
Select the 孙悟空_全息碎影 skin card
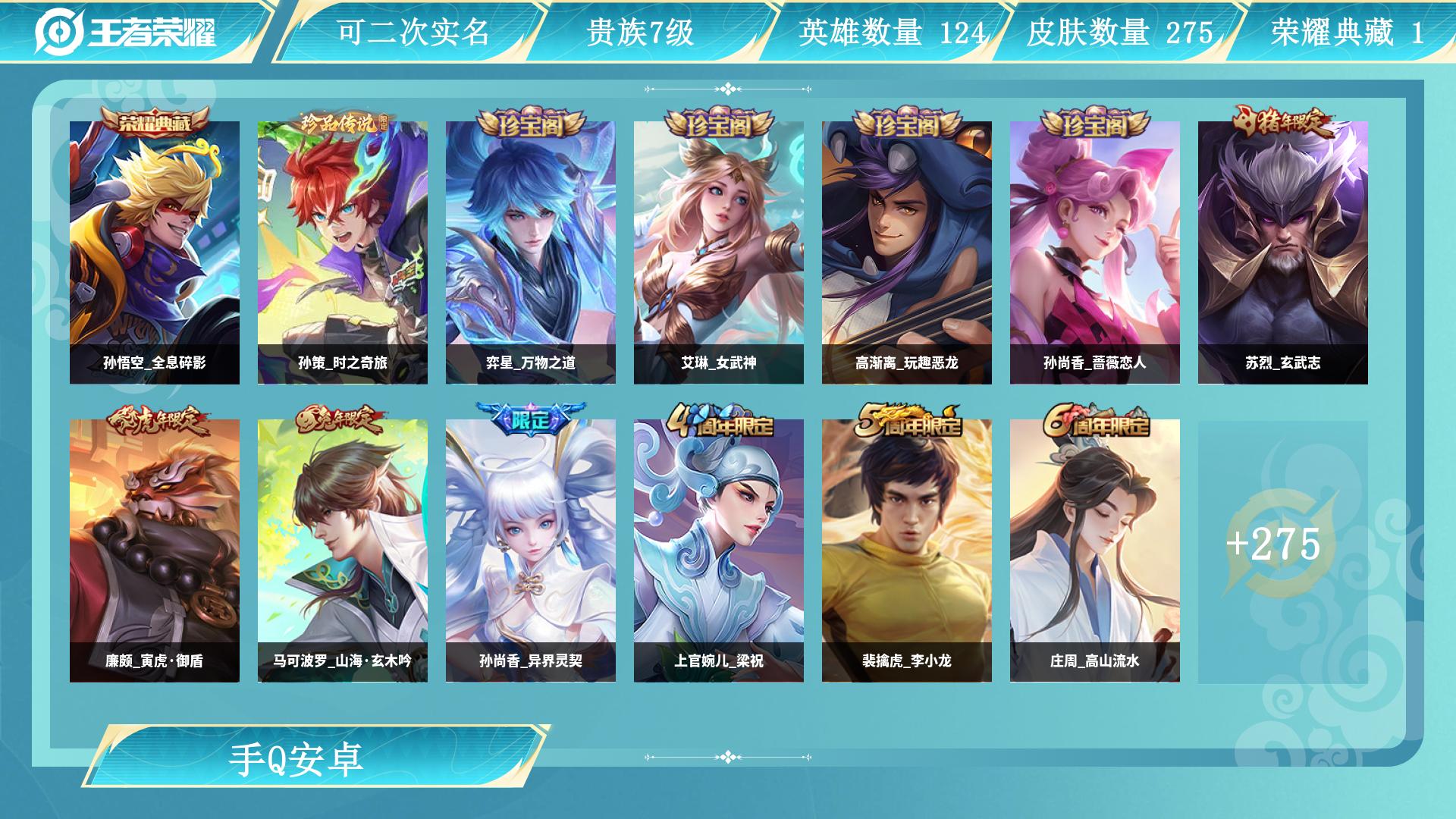tap(155, 253)
